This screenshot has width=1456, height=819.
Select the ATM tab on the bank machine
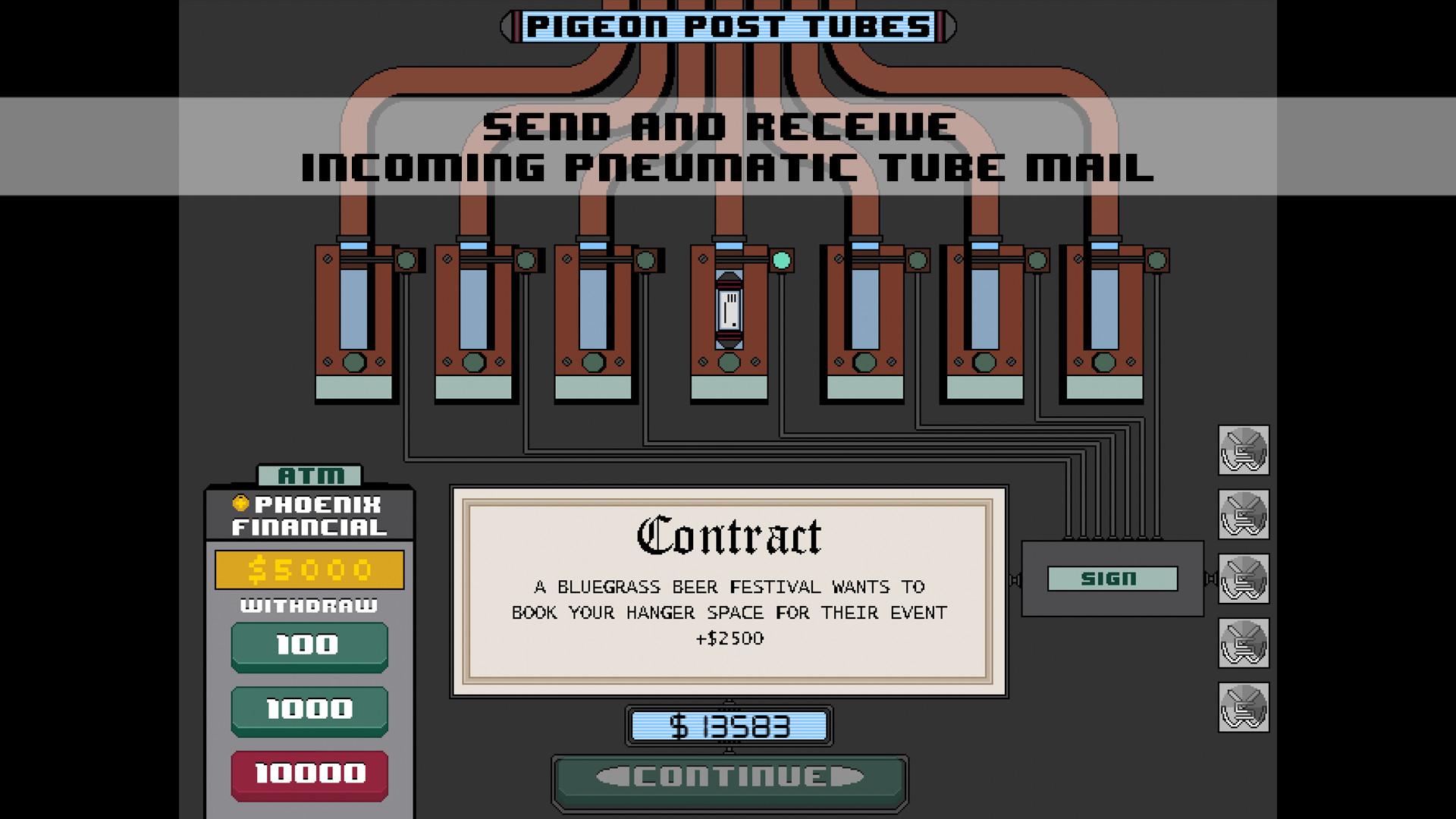tap(309, 476)
